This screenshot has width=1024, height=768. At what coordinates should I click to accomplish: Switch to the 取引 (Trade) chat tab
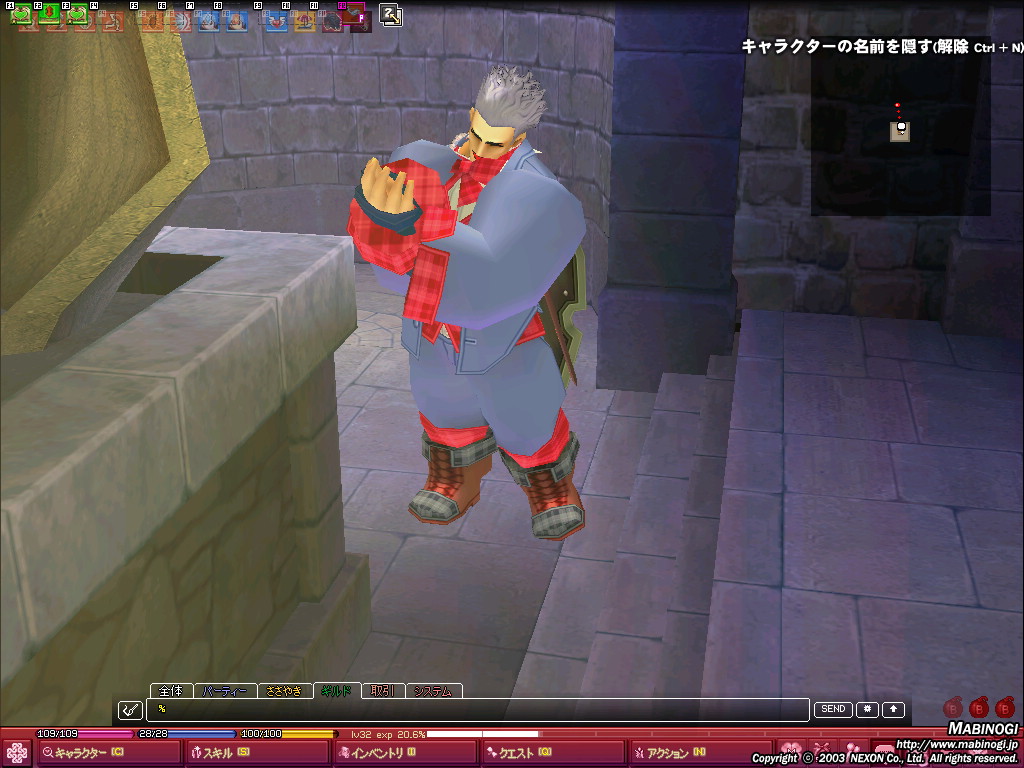point(382,691)
